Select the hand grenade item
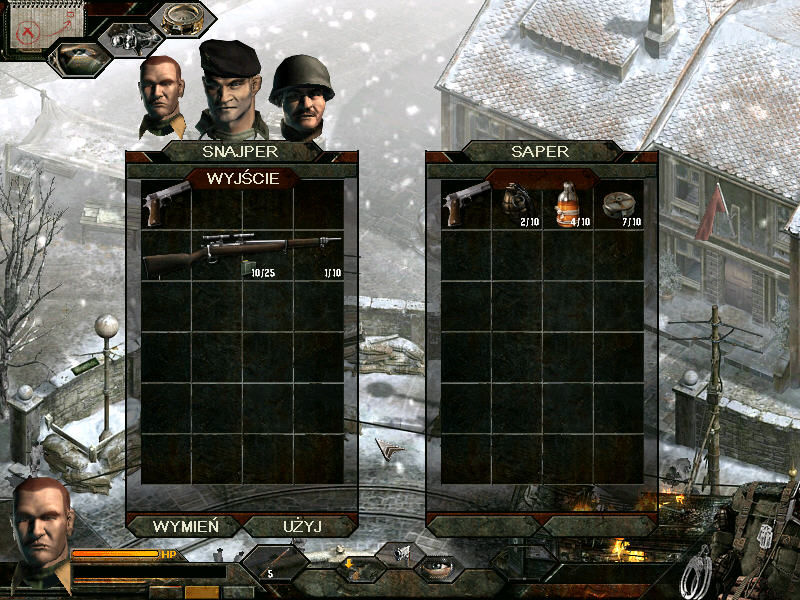Screen dimensions: 800x600 pos(517,204)
